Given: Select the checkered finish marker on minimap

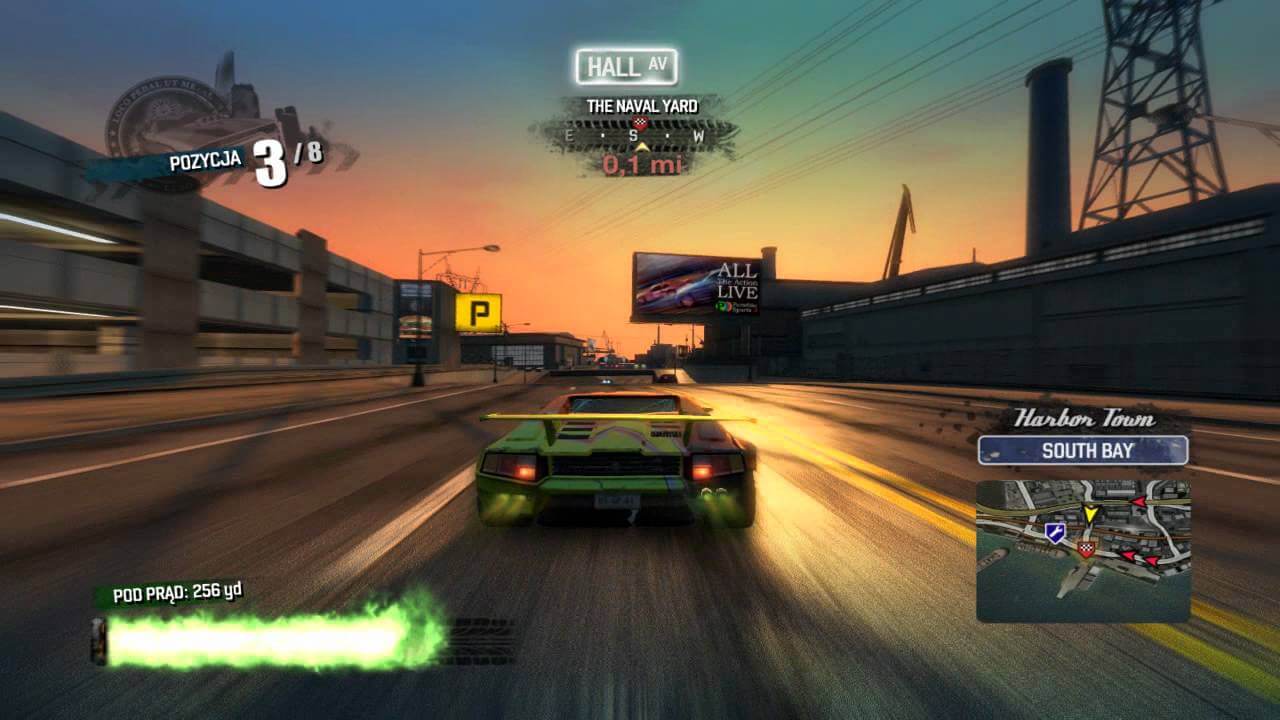Looking at the screenshot, I should tap(1086, 549).
